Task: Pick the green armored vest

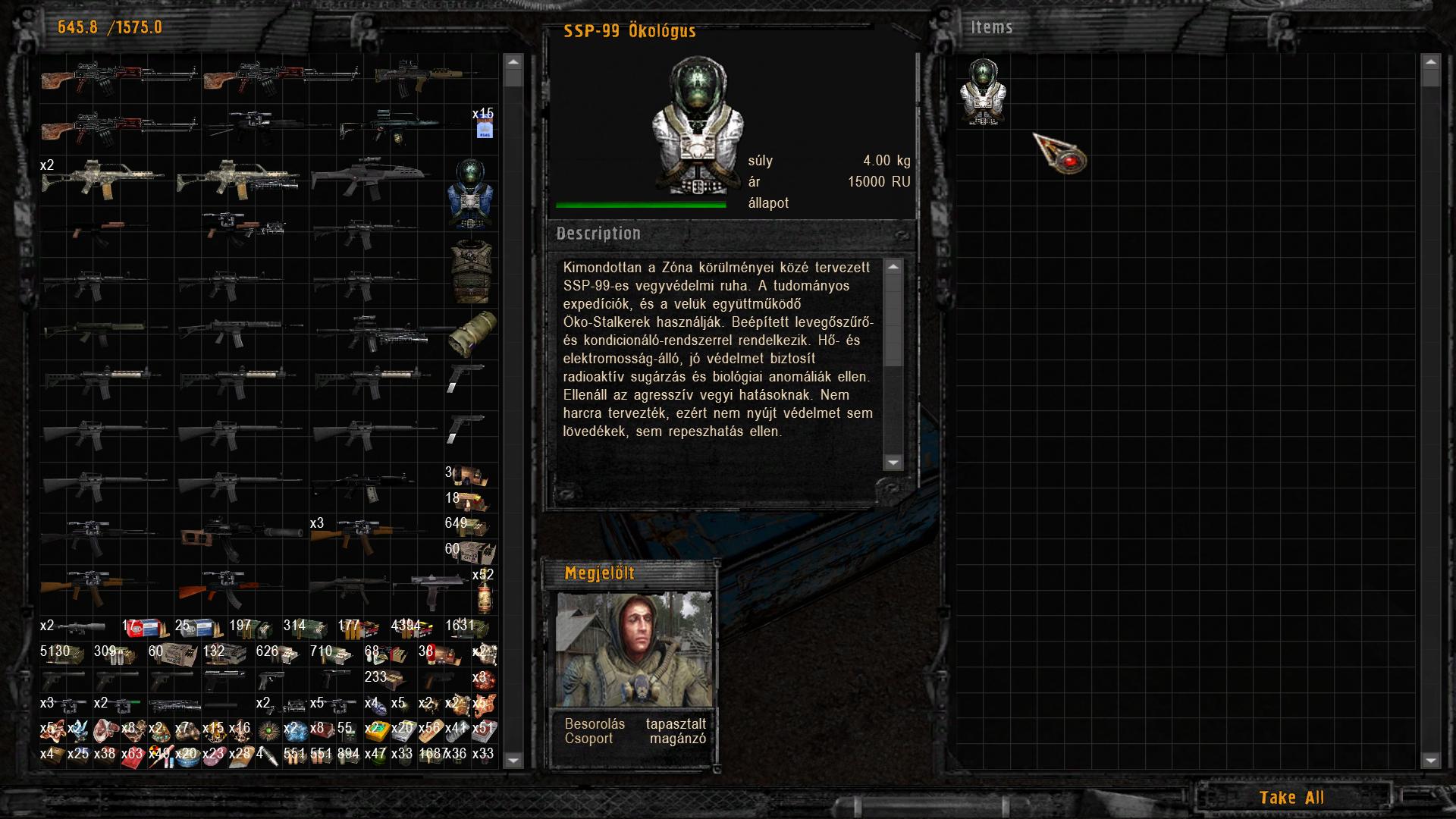Action: pyautogui.click(x=471, y=271)
